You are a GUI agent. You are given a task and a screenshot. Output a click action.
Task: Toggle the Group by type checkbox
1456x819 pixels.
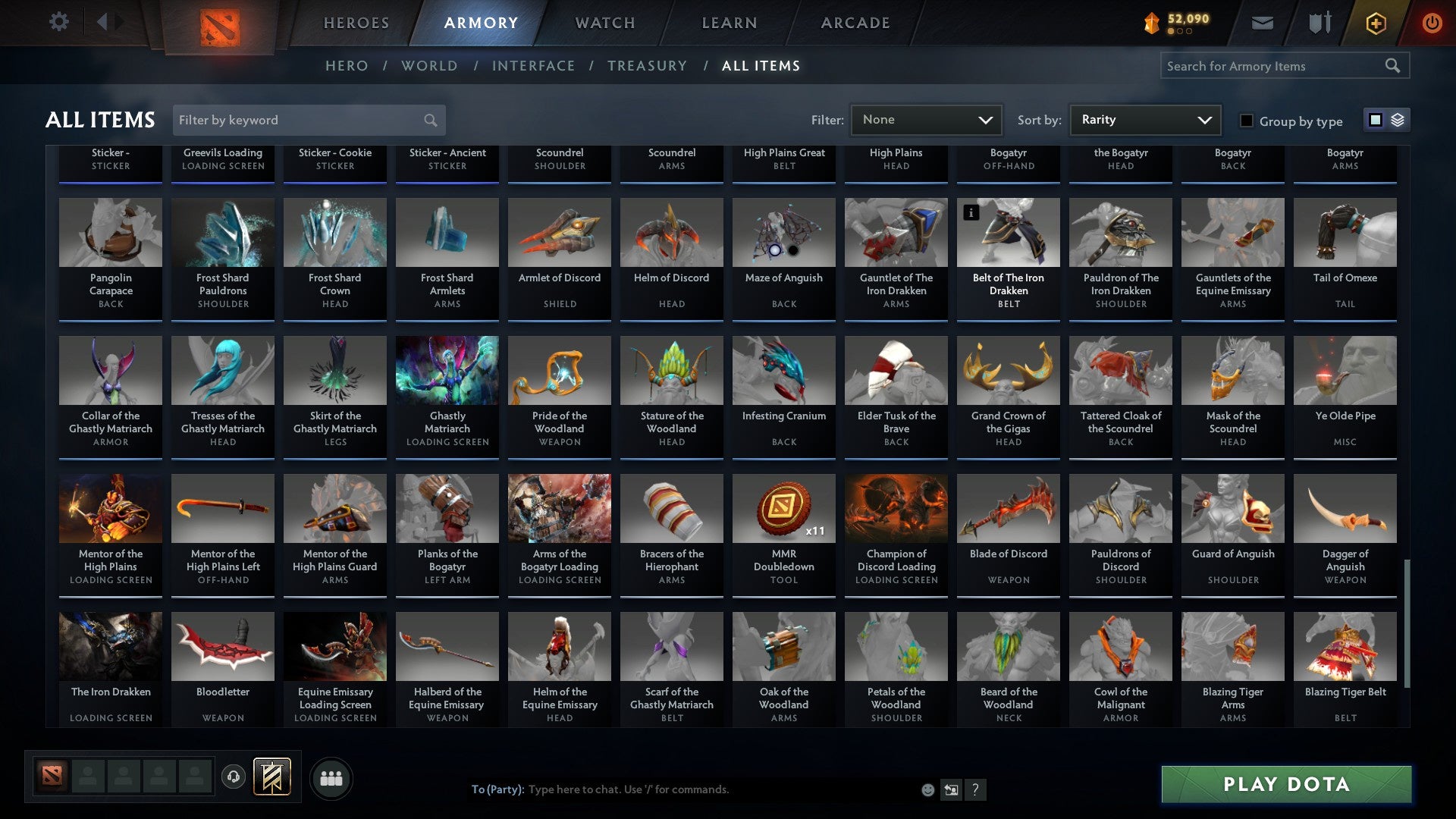click(1246, 121)
